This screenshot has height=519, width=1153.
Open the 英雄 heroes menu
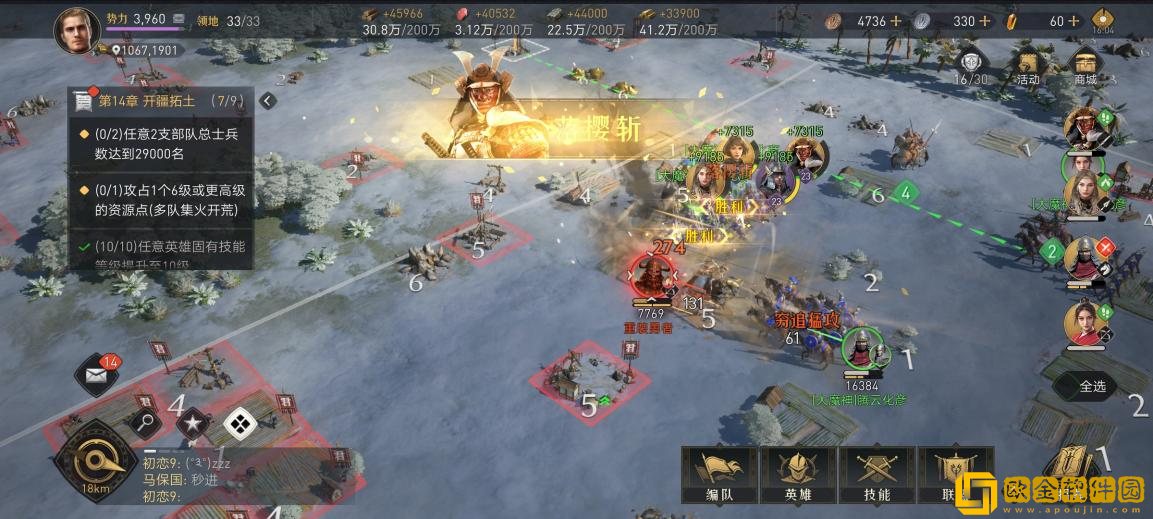coord(797,474)
